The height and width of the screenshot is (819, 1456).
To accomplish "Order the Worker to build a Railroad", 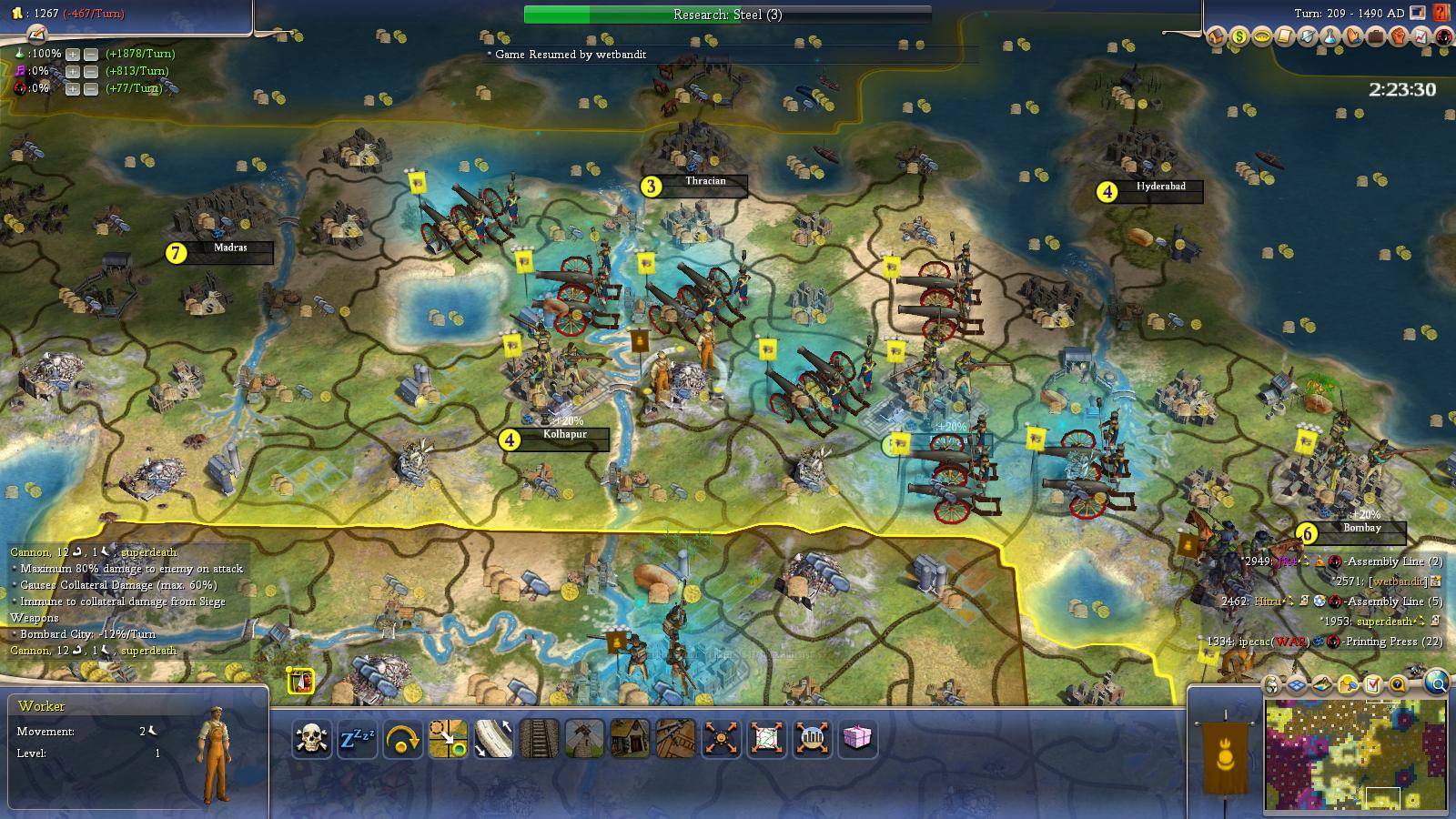I will pos(540,739).
